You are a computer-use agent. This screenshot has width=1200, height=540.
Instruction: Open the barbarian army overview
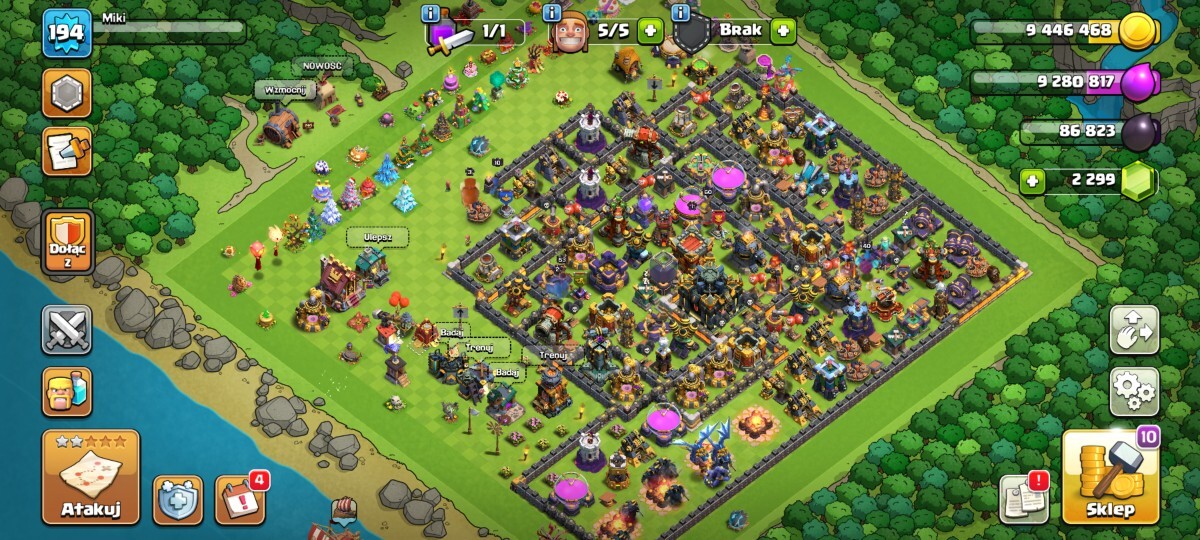67,391
